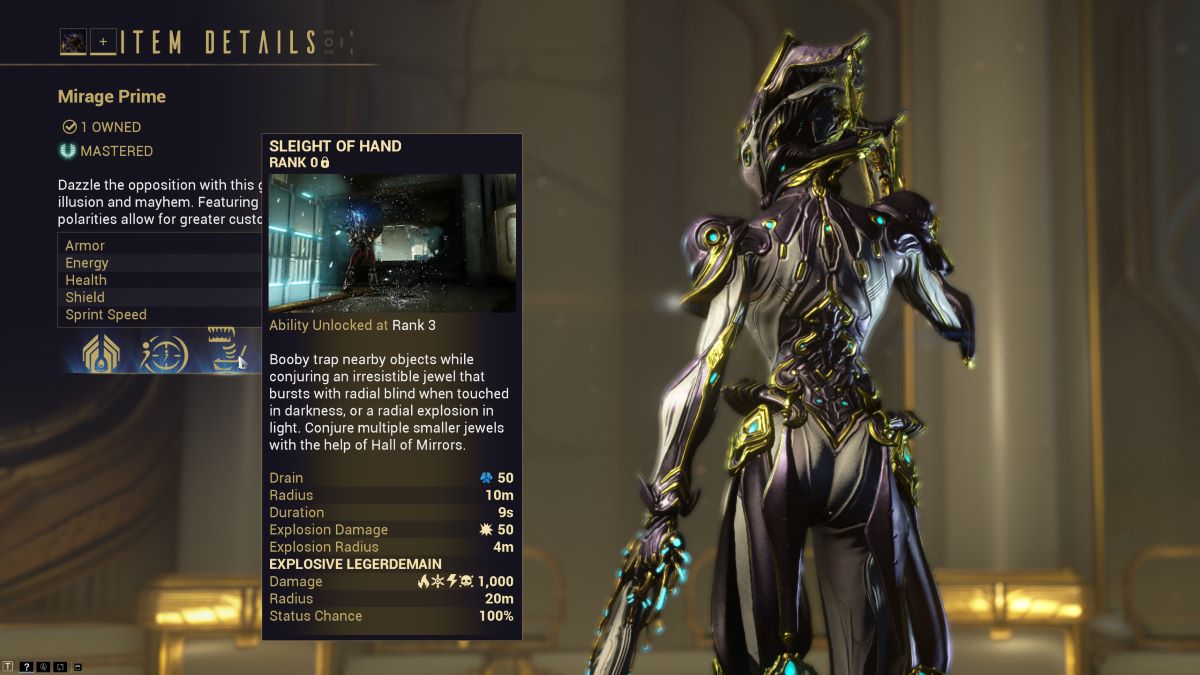
Task: Open the question mark help chat tab
Action: pyautogui.click(x=27, y=666)
